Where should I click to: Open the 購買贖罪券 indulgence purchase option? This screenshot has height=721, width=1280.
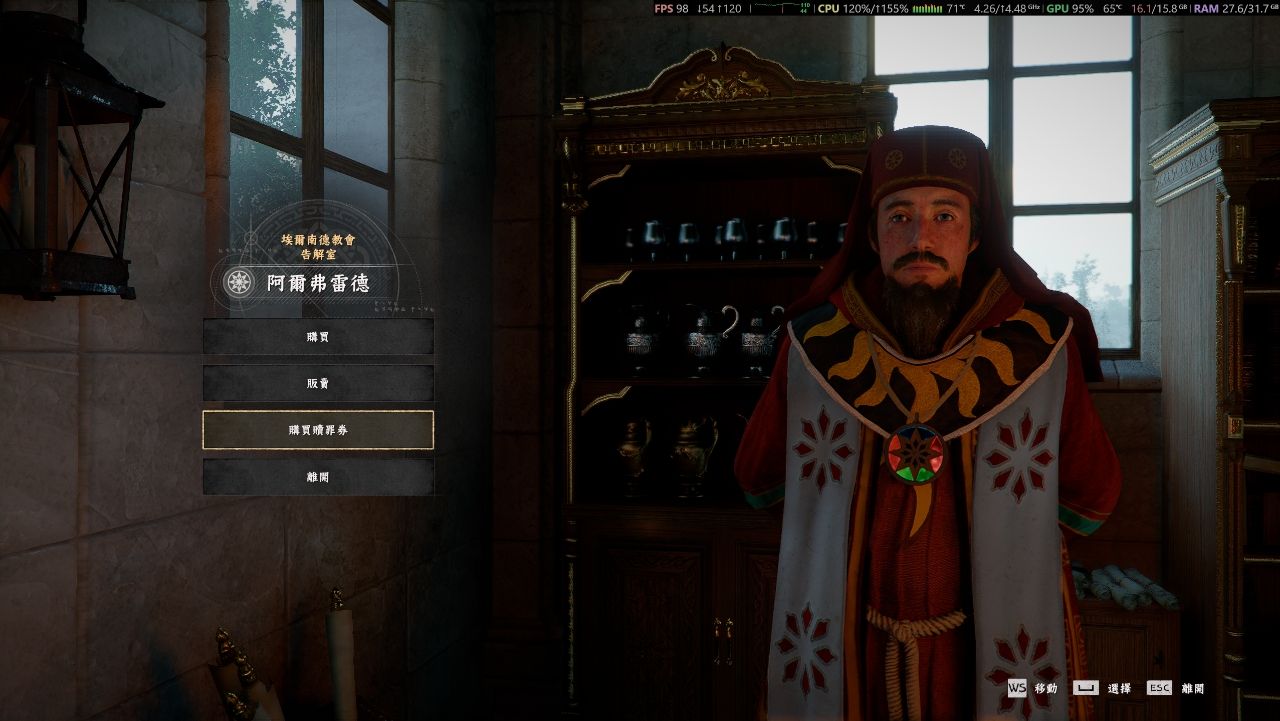click(x=318, y=430)
